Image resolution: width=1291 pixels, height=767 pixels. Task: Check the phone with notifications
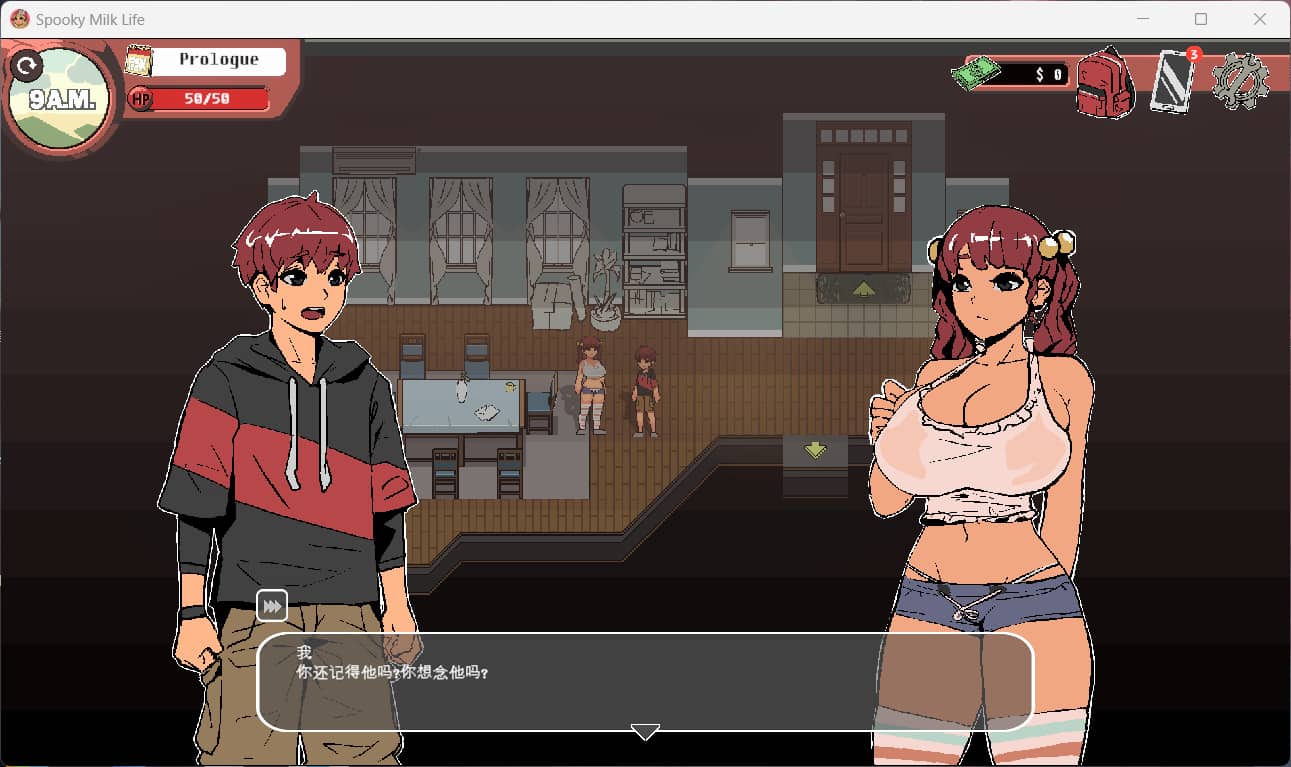pyautogui.click(x=1171, y=81)
